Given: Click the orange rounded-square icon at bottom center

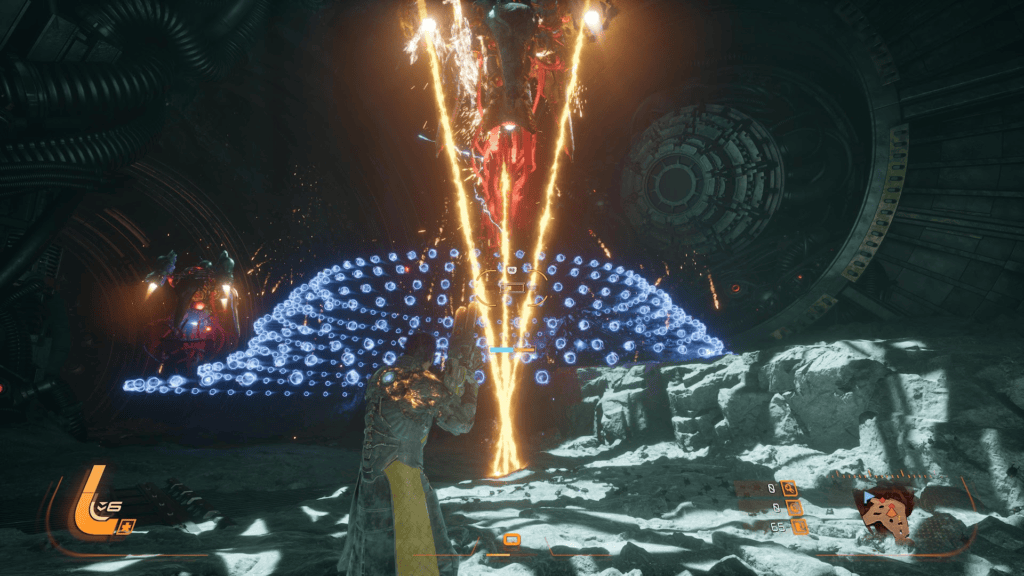Looking at the screenshot, I should pyautogui.click(x=511, y=540).
